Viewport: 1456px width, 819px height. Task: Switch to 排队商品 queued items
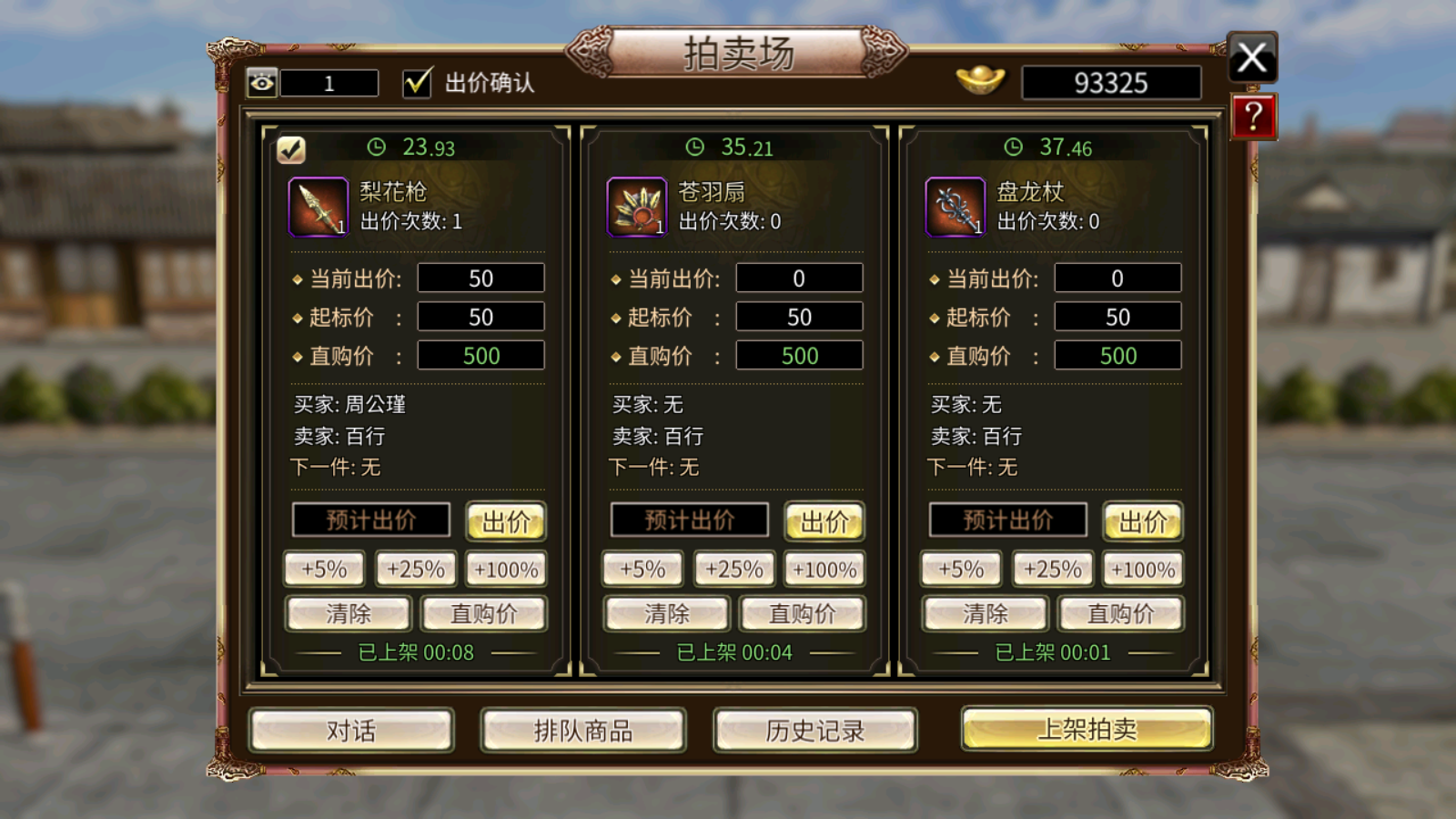[x=583, y=730]
